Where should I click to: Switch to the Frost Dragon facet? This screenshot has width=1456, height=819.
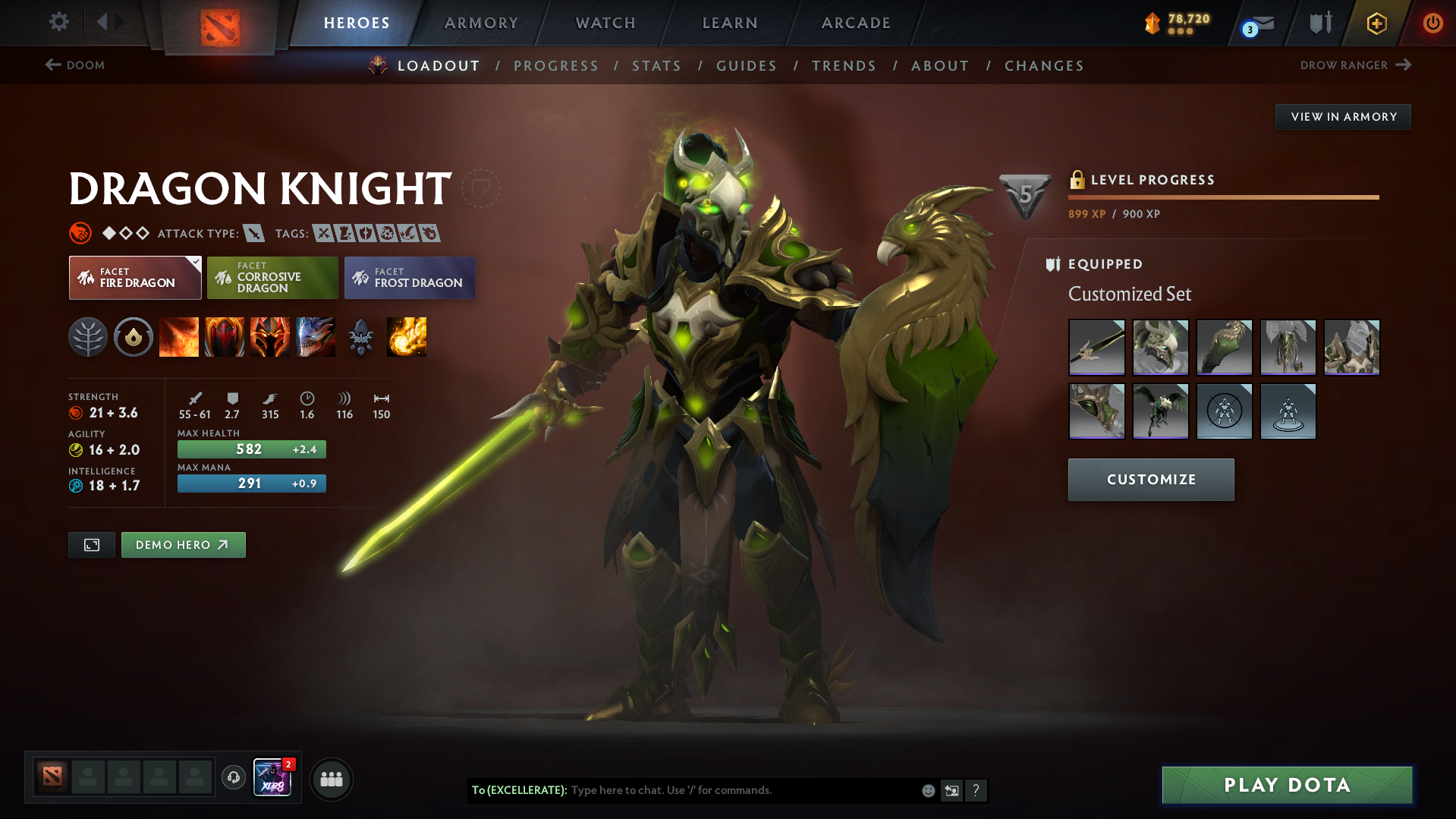[x=409, y=278]
